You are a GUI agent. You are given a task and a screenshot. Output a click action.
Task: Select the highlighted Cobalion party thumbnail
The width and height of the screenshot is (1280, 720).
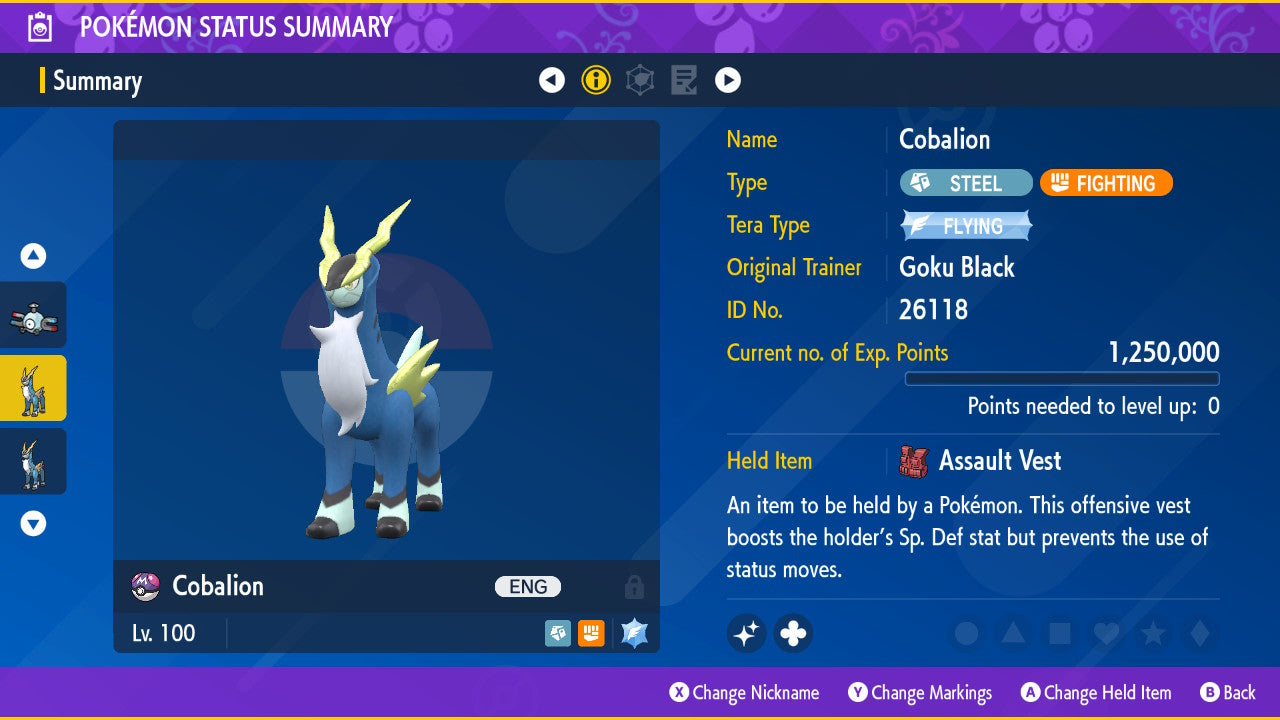[33, 388]
